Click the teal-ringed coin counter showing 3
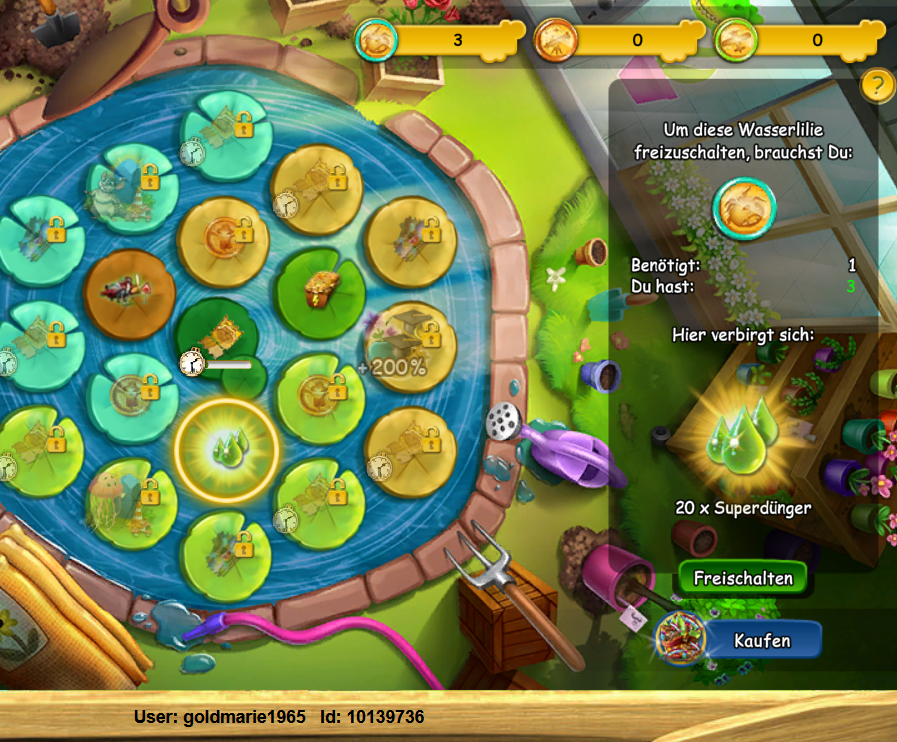Screen dimensions: 897x742 coord(440,41)
